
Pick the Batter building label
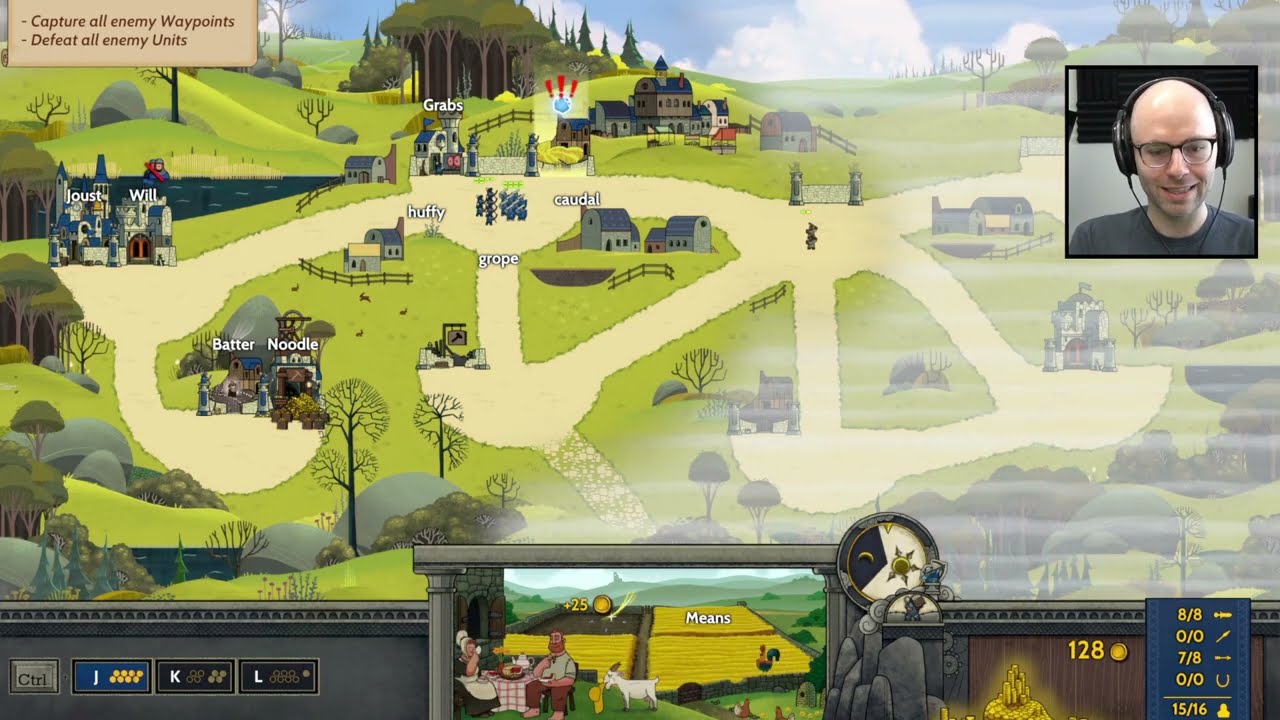(x=233, y=344)
